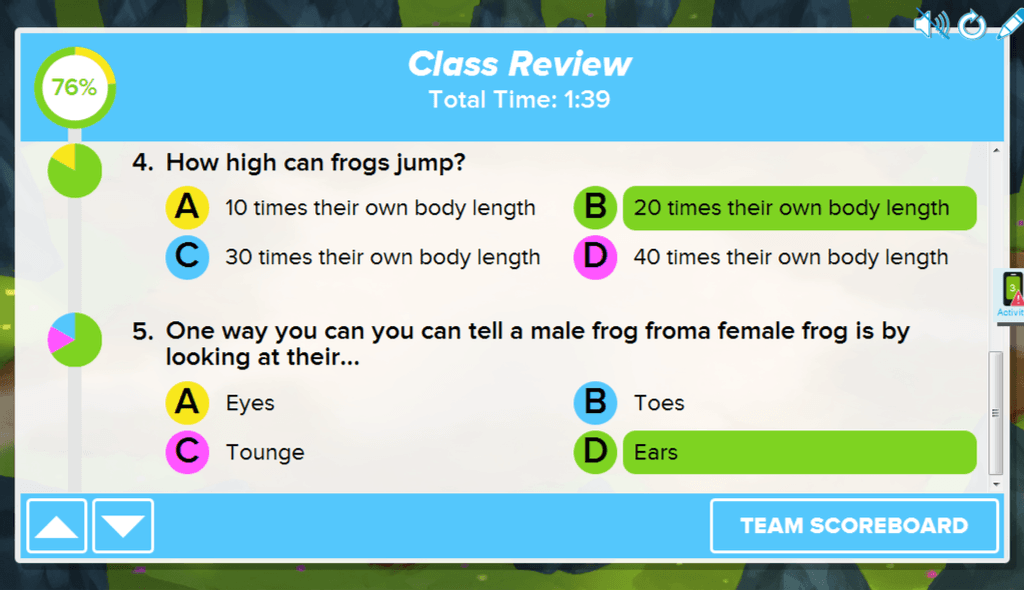Choose answer A "10 times their own body length"
1024x593 pixels.
pyautogui.click(x=380, y=208)
